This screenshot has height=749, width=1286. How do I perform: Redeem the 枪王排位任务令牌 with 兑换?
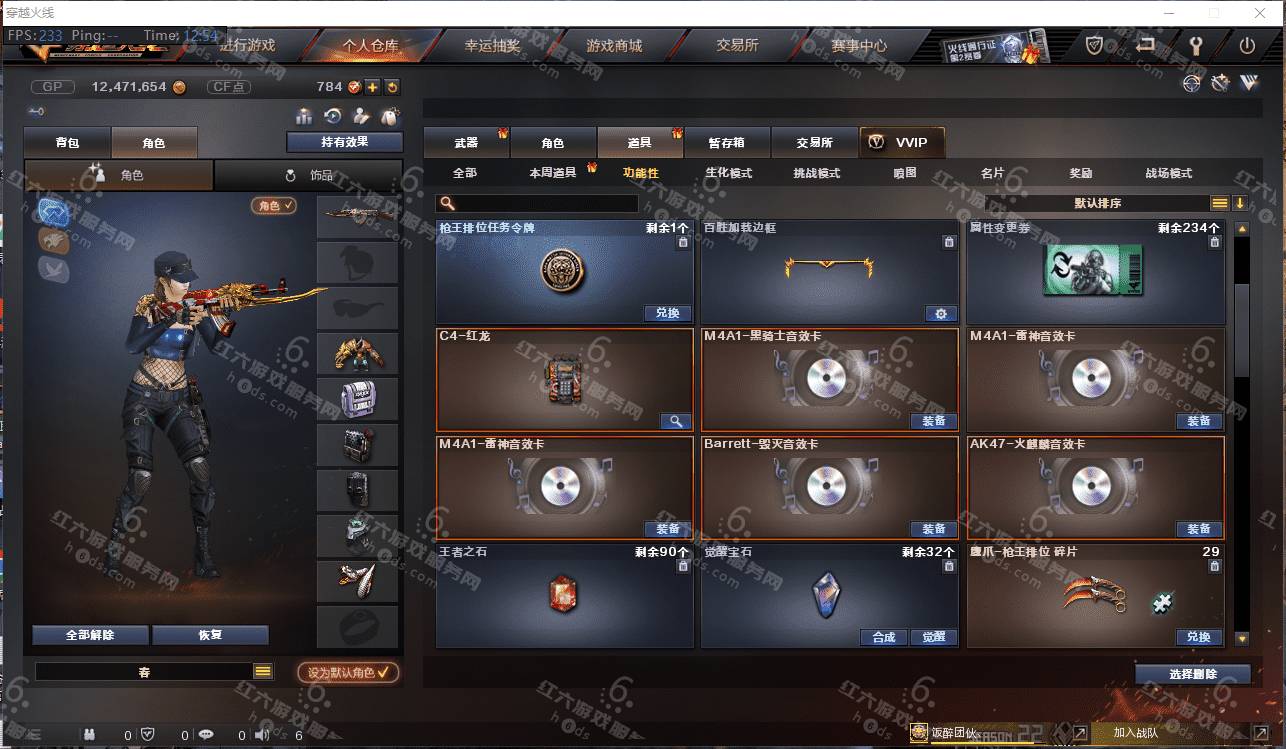[x=667, y=313]
